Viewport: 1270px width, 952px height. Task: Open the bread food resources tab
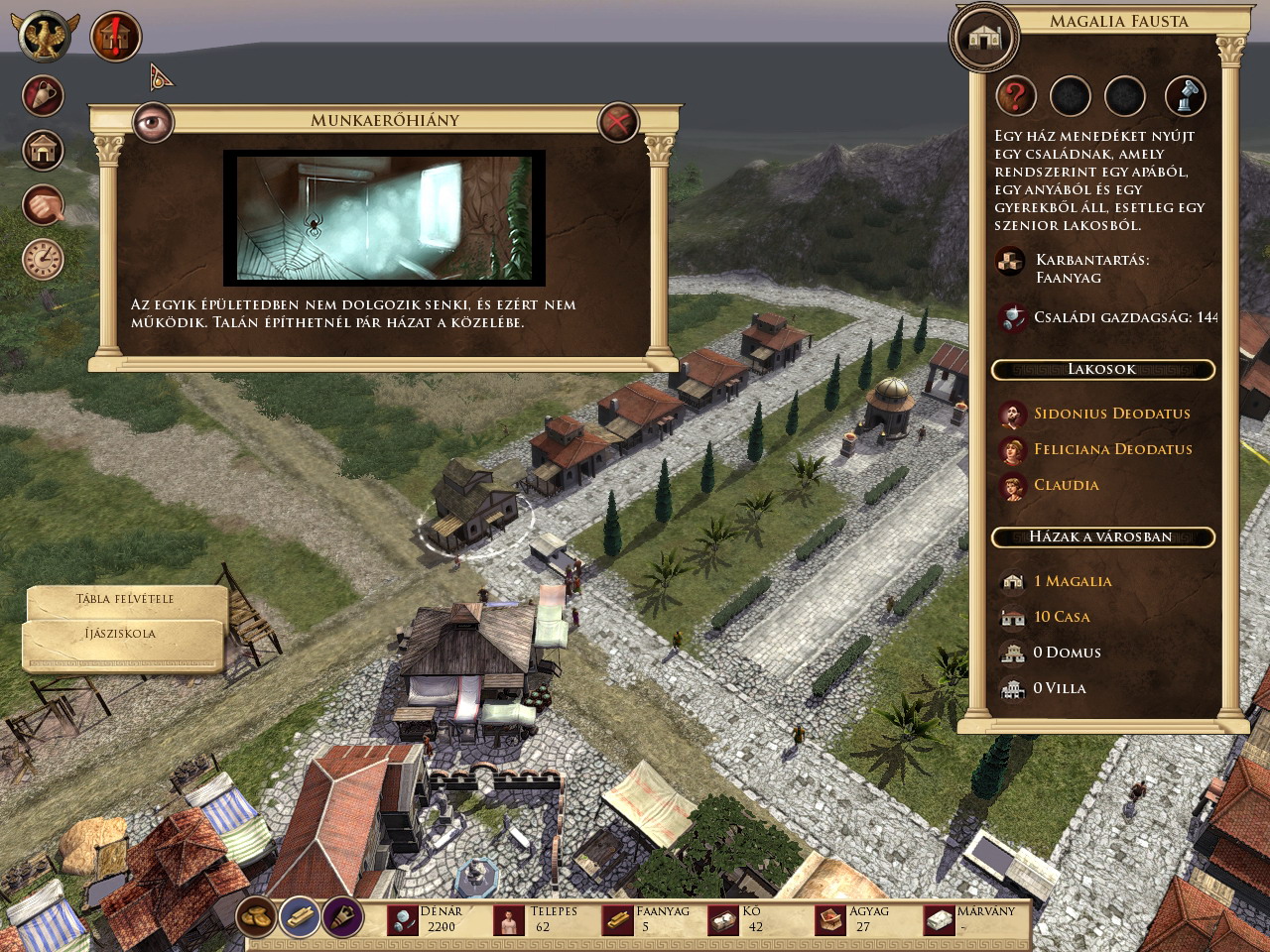257,917
